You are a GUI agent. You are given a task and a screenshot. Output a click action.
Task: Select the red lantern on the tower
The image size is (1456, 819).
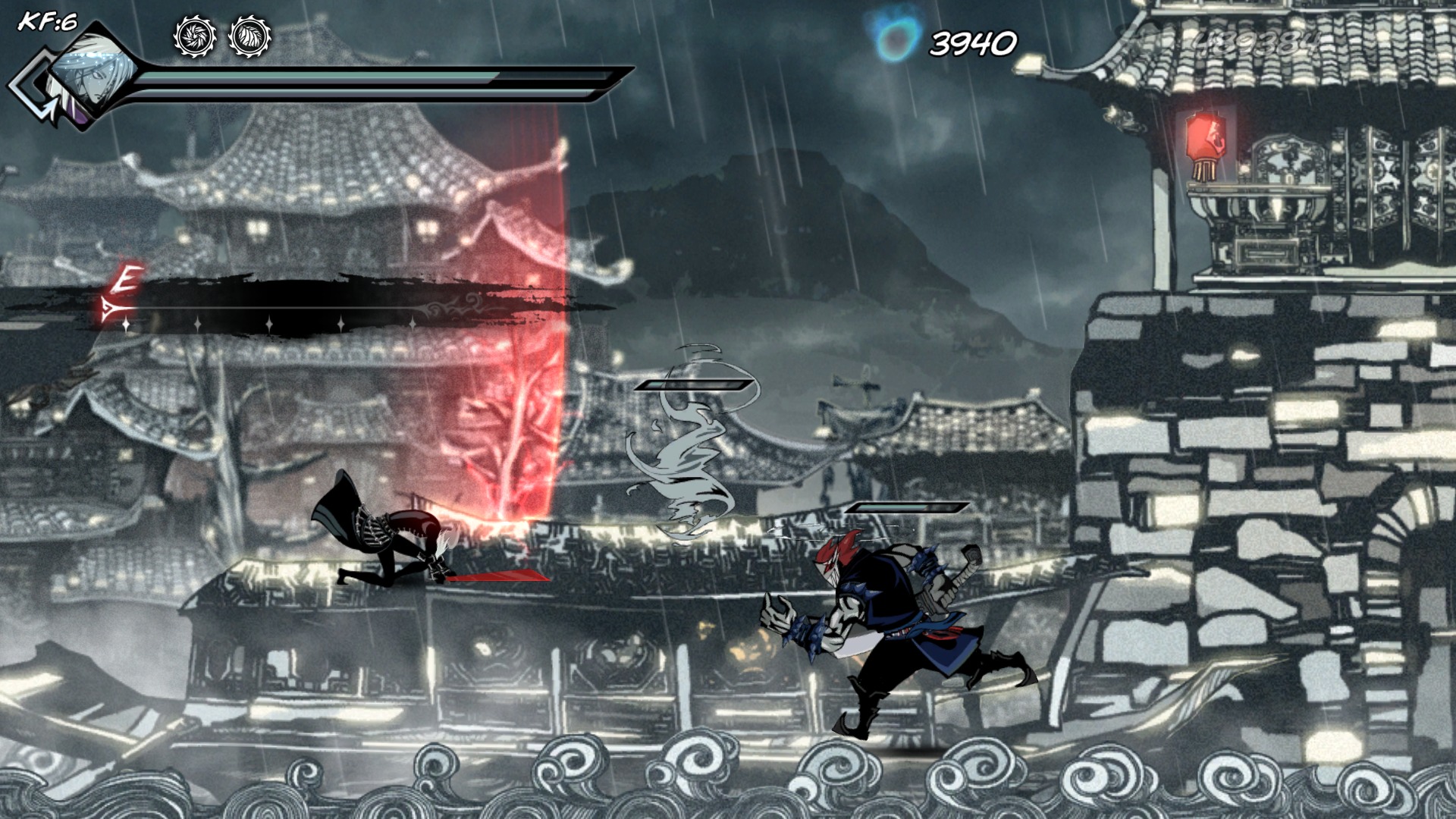point(1206,136)
